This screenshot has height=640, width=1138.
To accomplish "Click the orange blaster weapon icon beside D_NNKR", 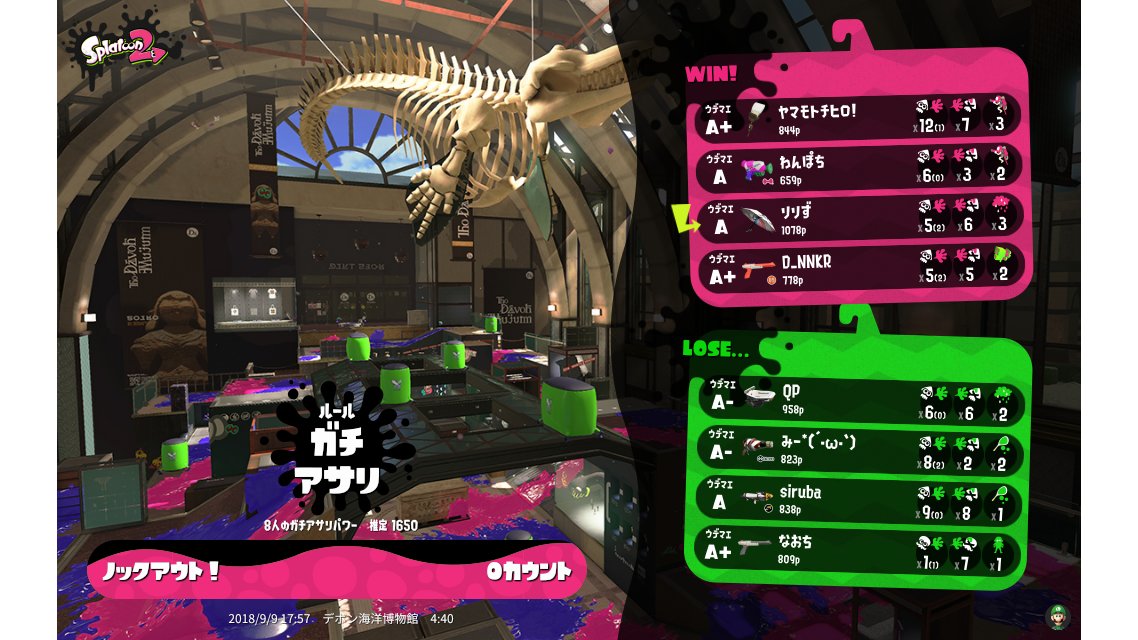I will tap(758, 268).
